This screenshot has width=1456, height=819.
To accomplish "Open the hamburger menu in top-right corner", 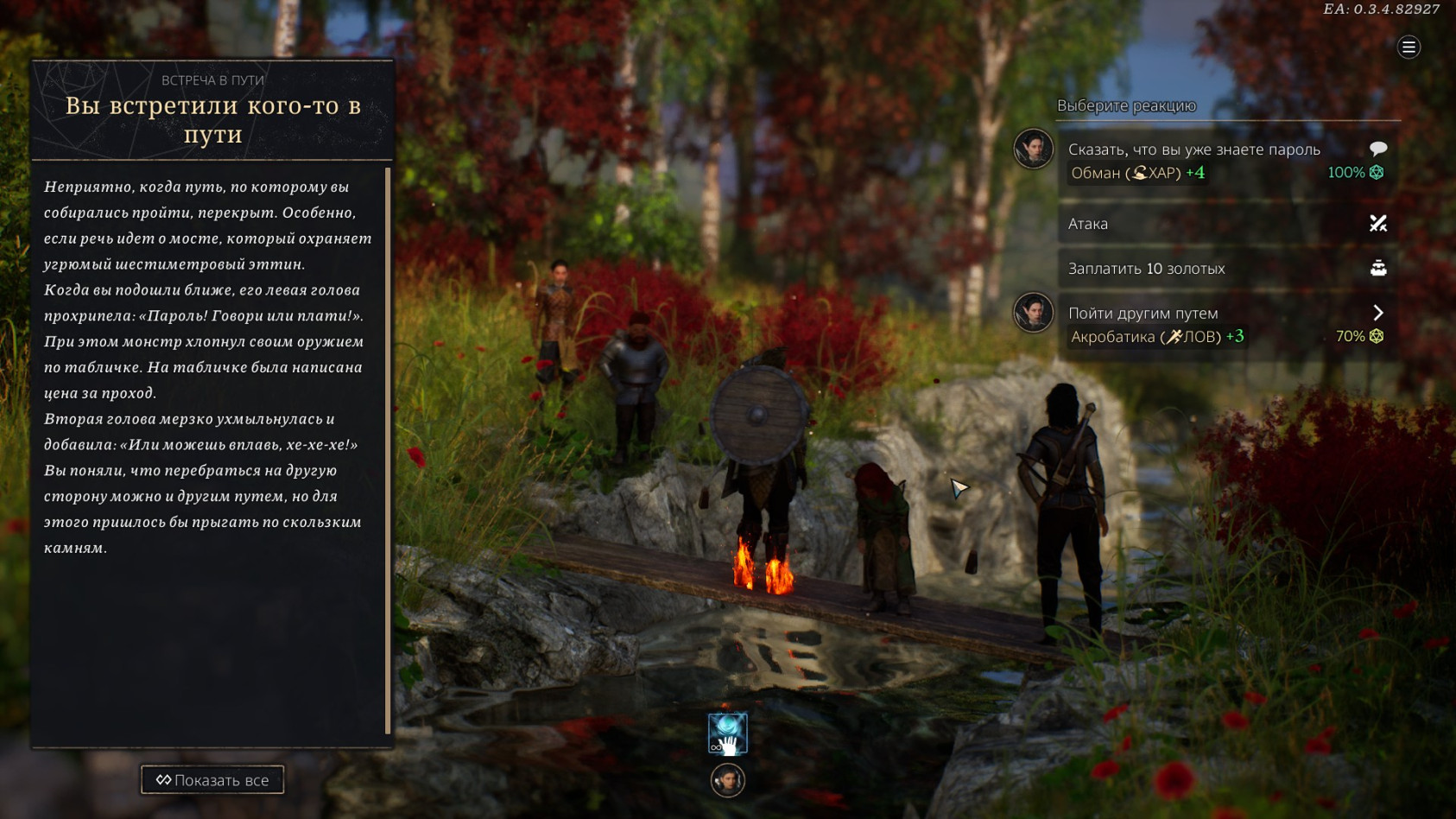I will pos(1409,48).
